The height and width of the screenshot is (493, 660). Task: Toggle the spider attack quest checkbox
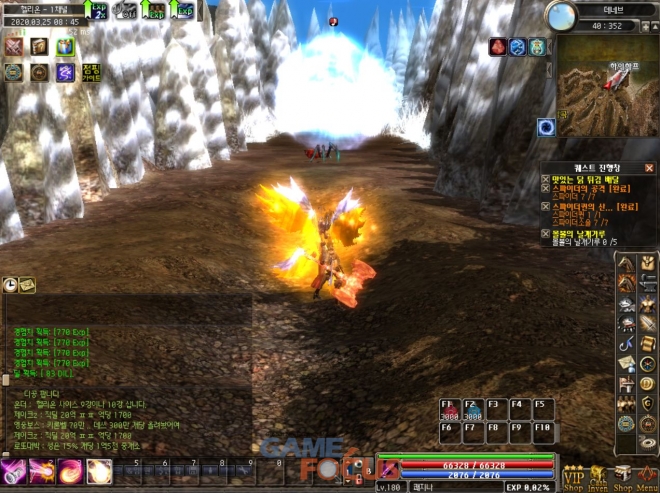[545, 189]
